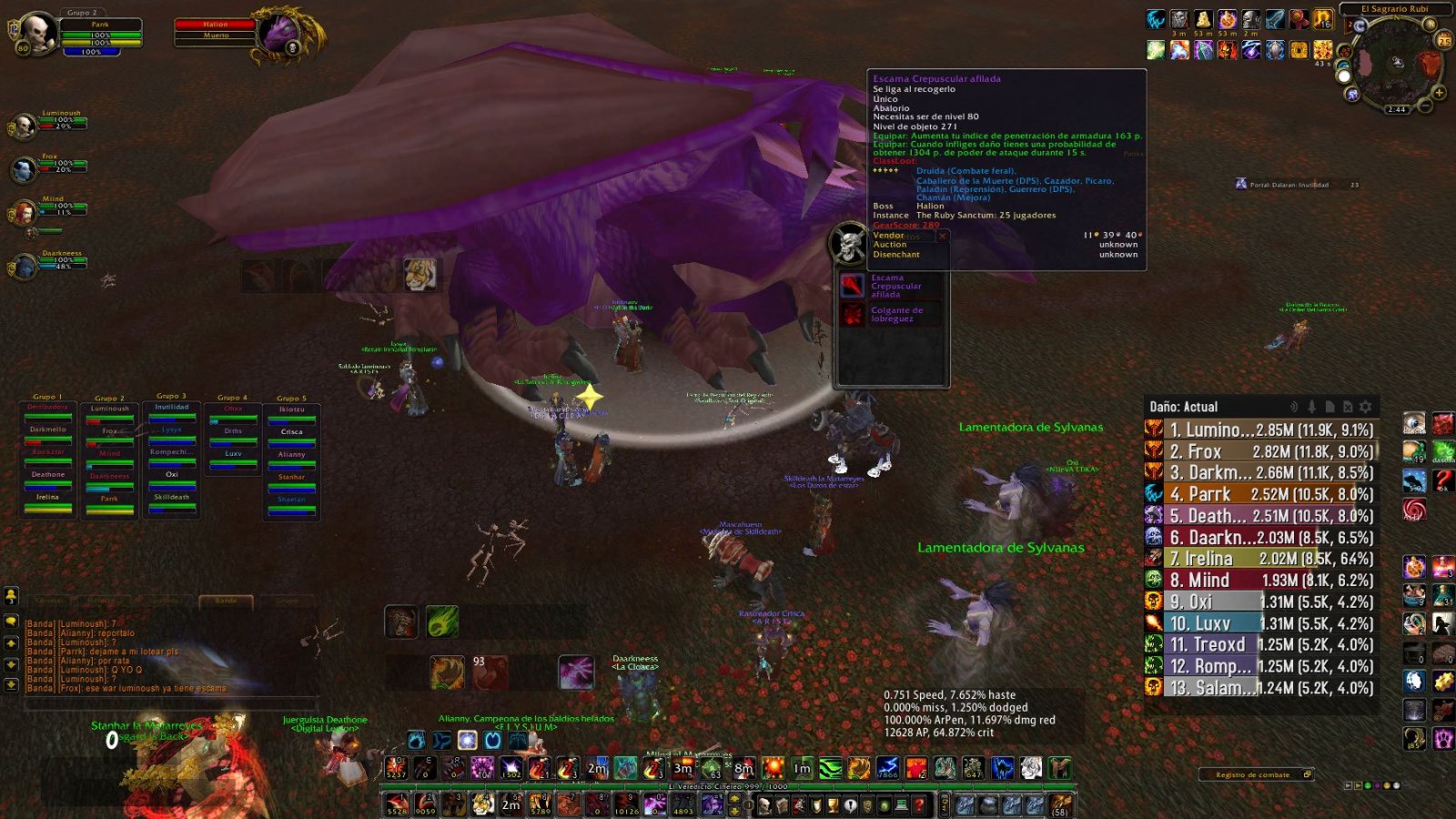Close the loot window

[943, 236]
